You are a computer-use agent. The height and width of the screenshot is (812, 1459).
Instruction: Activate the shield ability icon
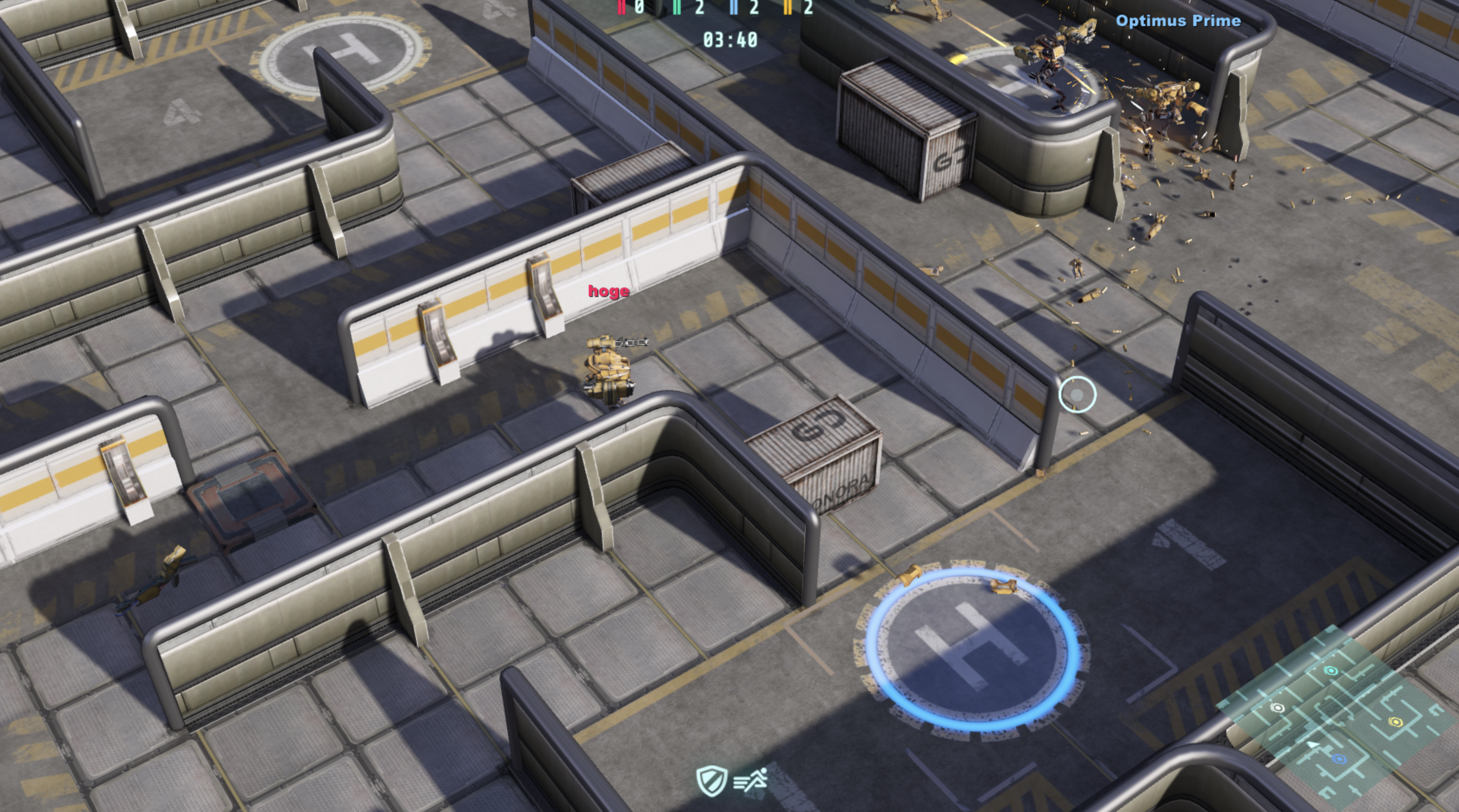(x=712, y=782)
